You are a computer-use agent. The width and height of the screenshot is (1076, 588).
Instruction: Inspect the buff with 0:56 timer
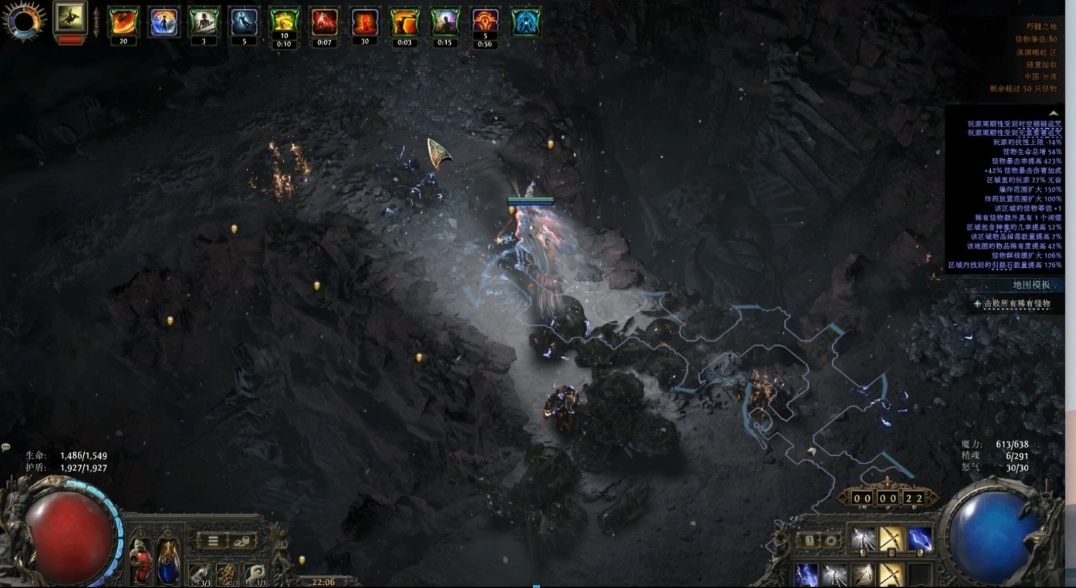point(485,22)
